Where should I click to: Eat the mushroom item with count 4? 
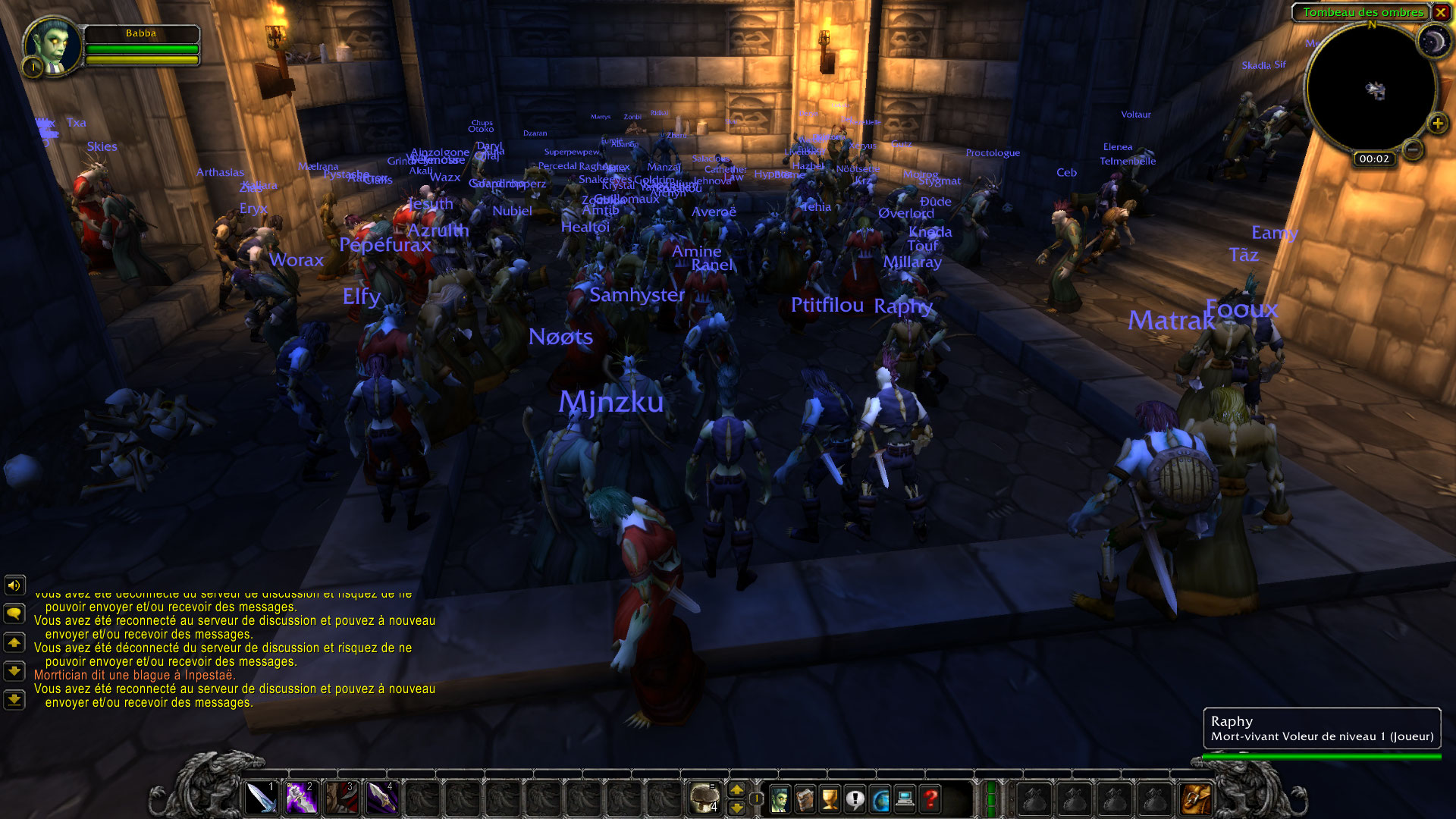705,798
